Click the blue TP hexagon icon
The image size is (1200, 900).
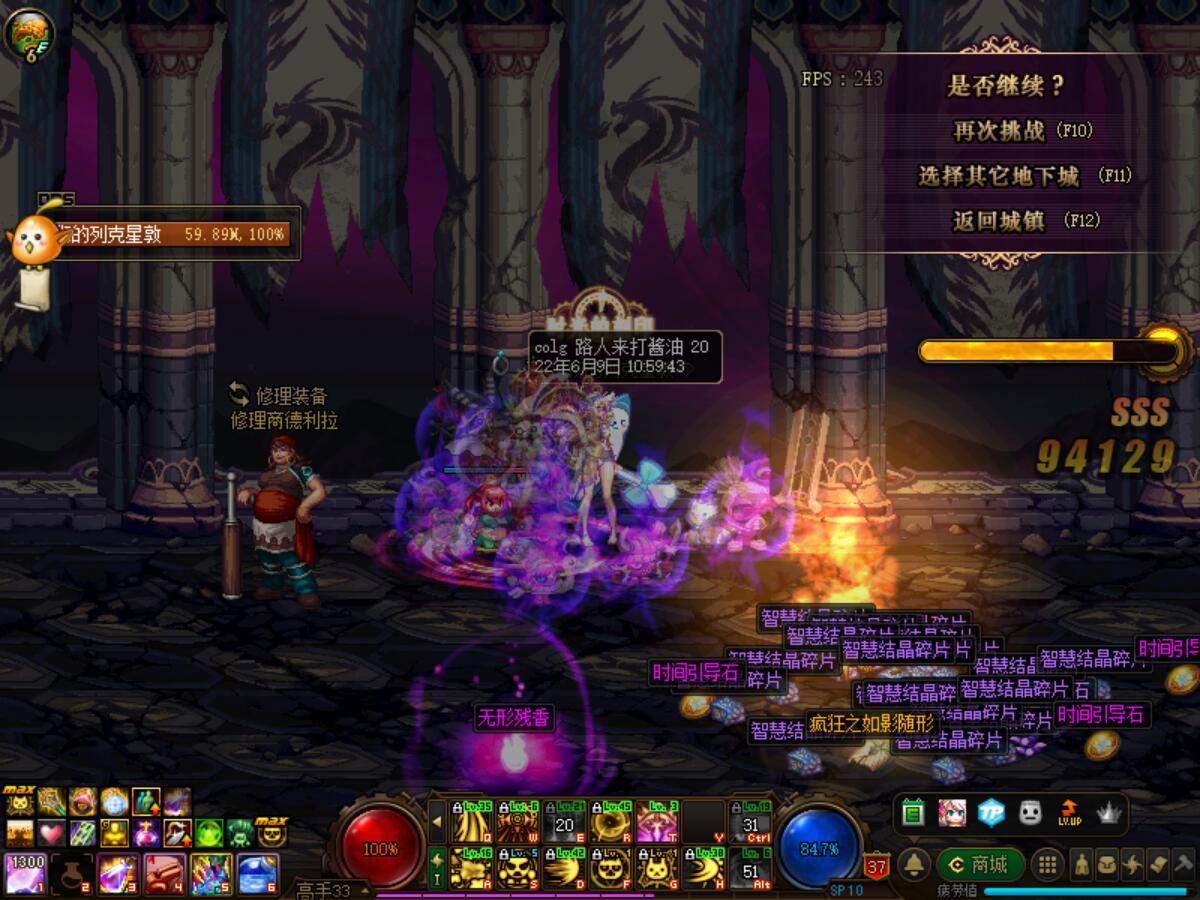[x=990, y=813]
